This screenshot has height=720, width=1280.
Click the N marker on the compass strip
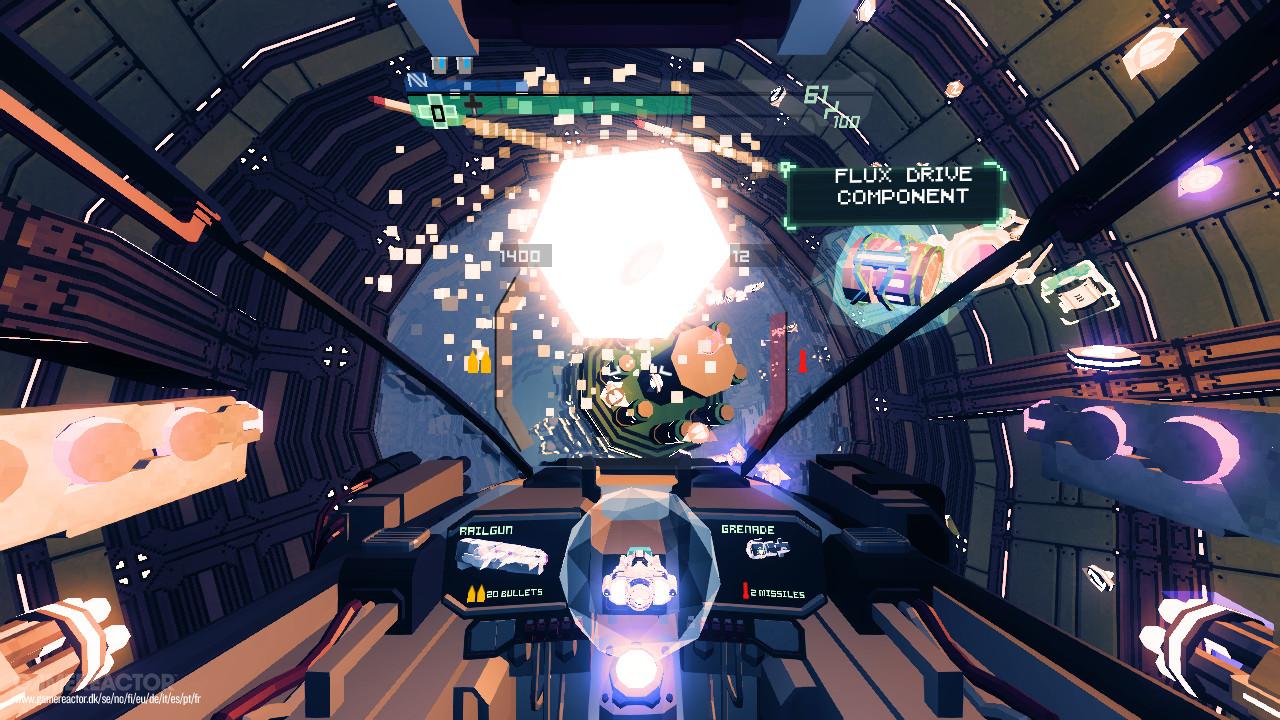click(416, 80)
